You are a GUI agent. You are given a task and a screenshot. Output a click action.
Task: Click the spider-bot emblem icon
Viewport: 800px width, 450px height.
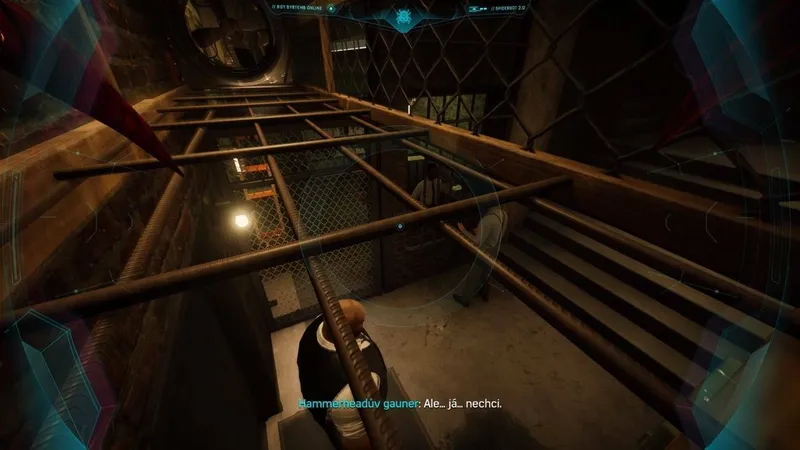(x=402, y=17)
